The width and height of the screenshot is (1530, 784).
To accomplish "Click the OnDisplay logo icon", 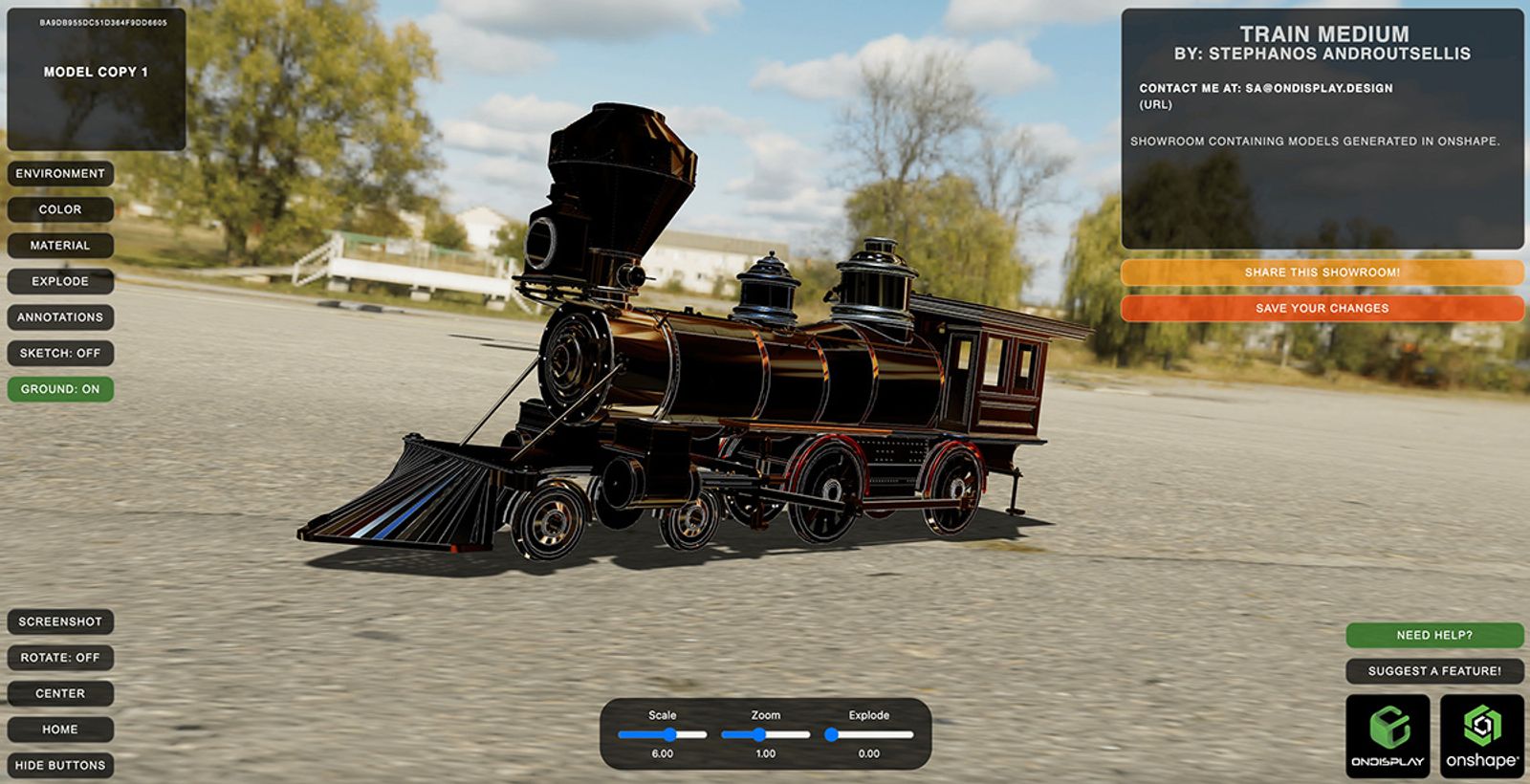I will pos(1387,735).
